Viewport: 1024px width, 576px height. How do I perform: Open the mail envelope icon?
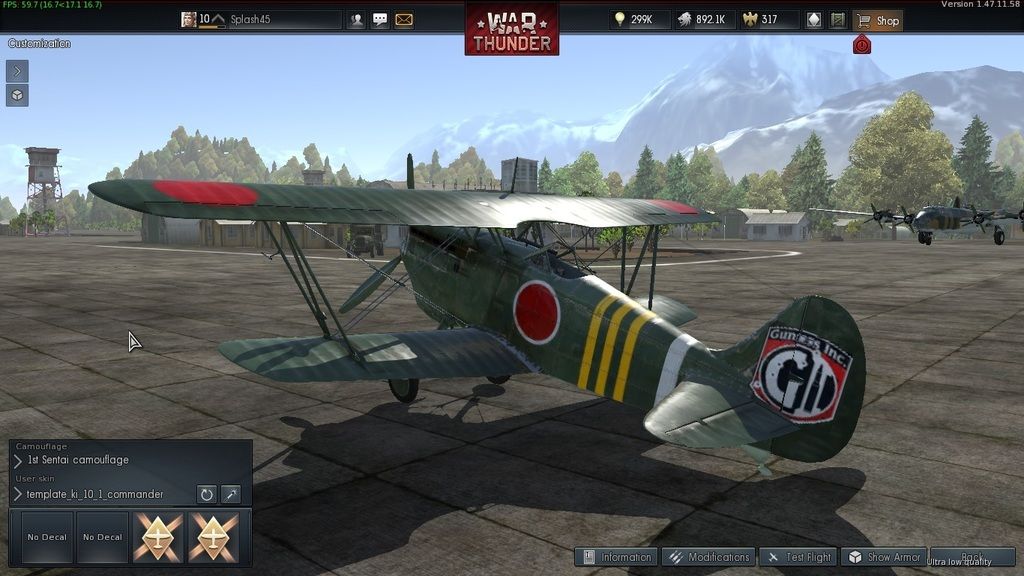pyautogui.click(x=404, y=20)
